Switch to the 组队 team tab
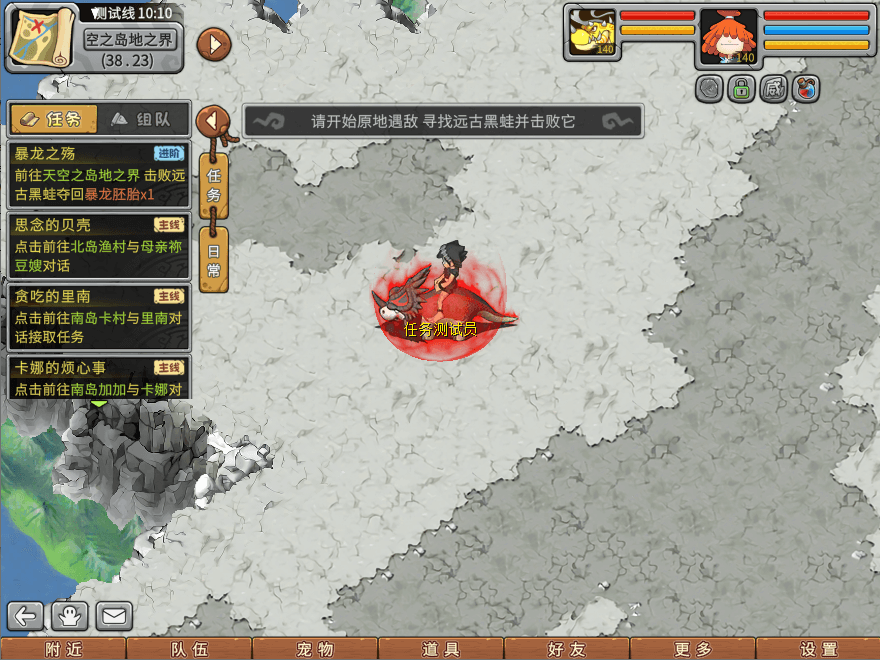This screenshot has height=660, width=880. (x=141, y=119)
